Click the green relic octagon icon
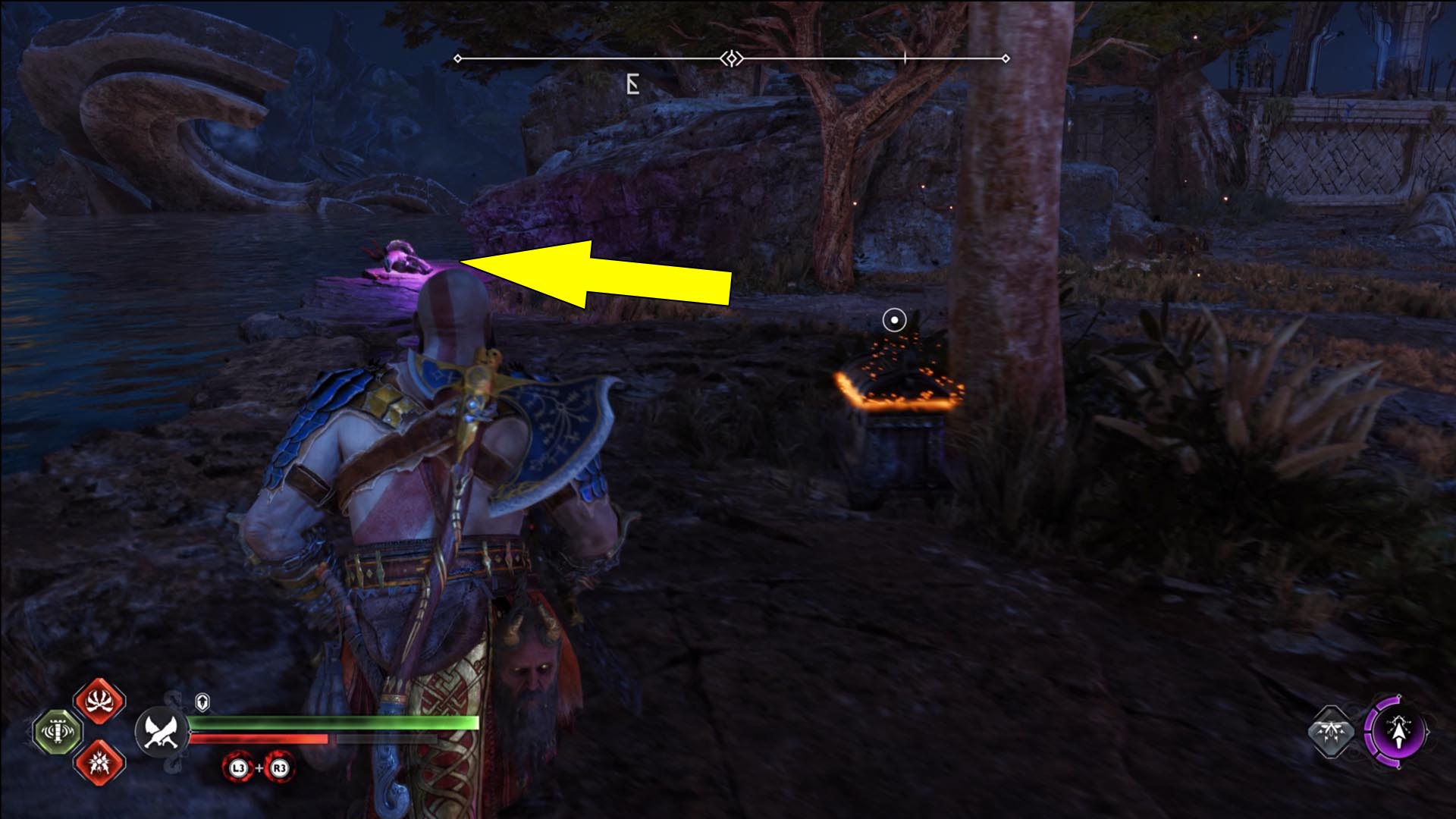This screenshot has width=1456, height=819. pos(58,733)
